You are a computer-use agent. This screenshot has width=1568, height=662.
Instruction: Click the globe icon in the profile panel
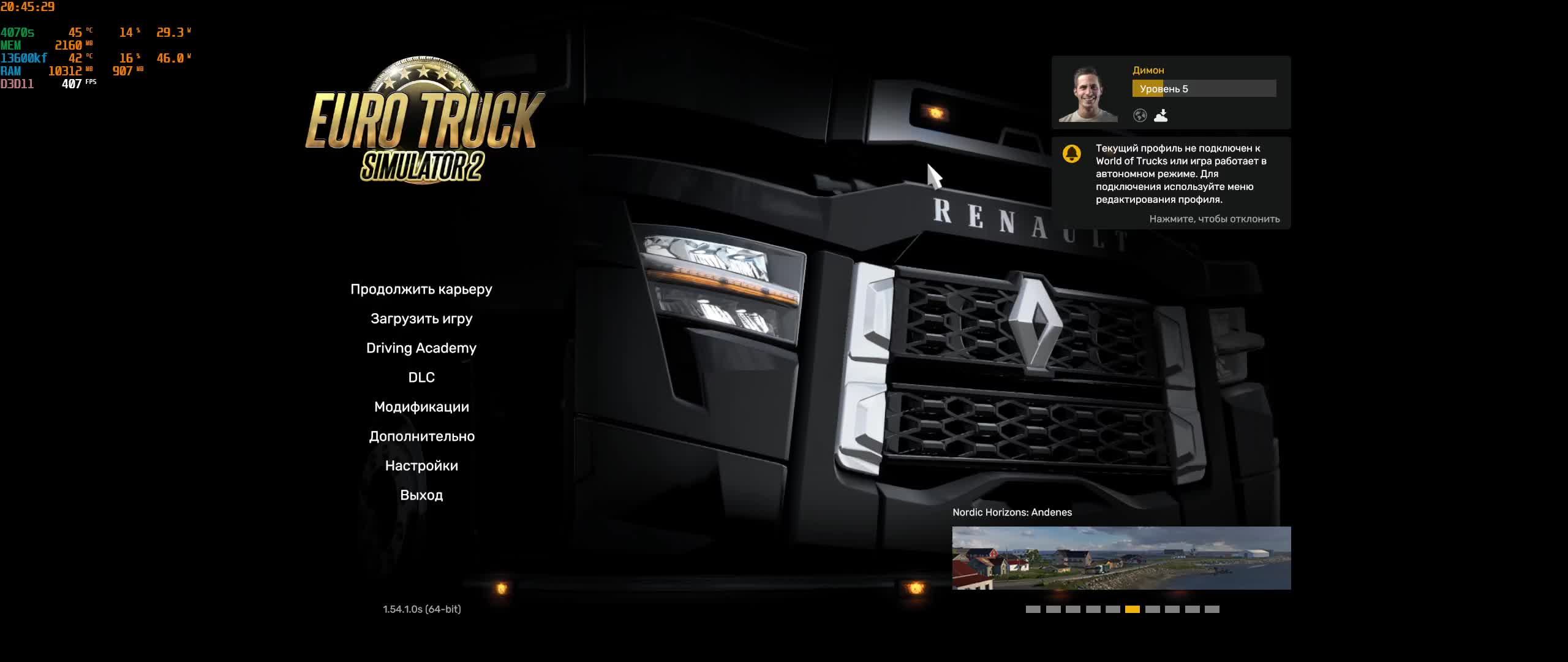coord(1140,116)
